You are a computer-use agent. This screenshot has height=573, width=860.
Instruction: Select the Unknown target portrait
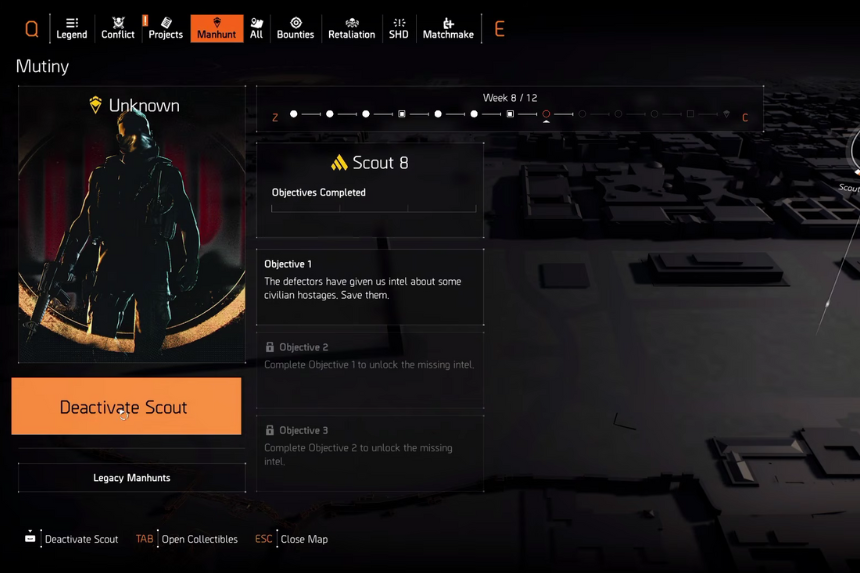point(132,225)
